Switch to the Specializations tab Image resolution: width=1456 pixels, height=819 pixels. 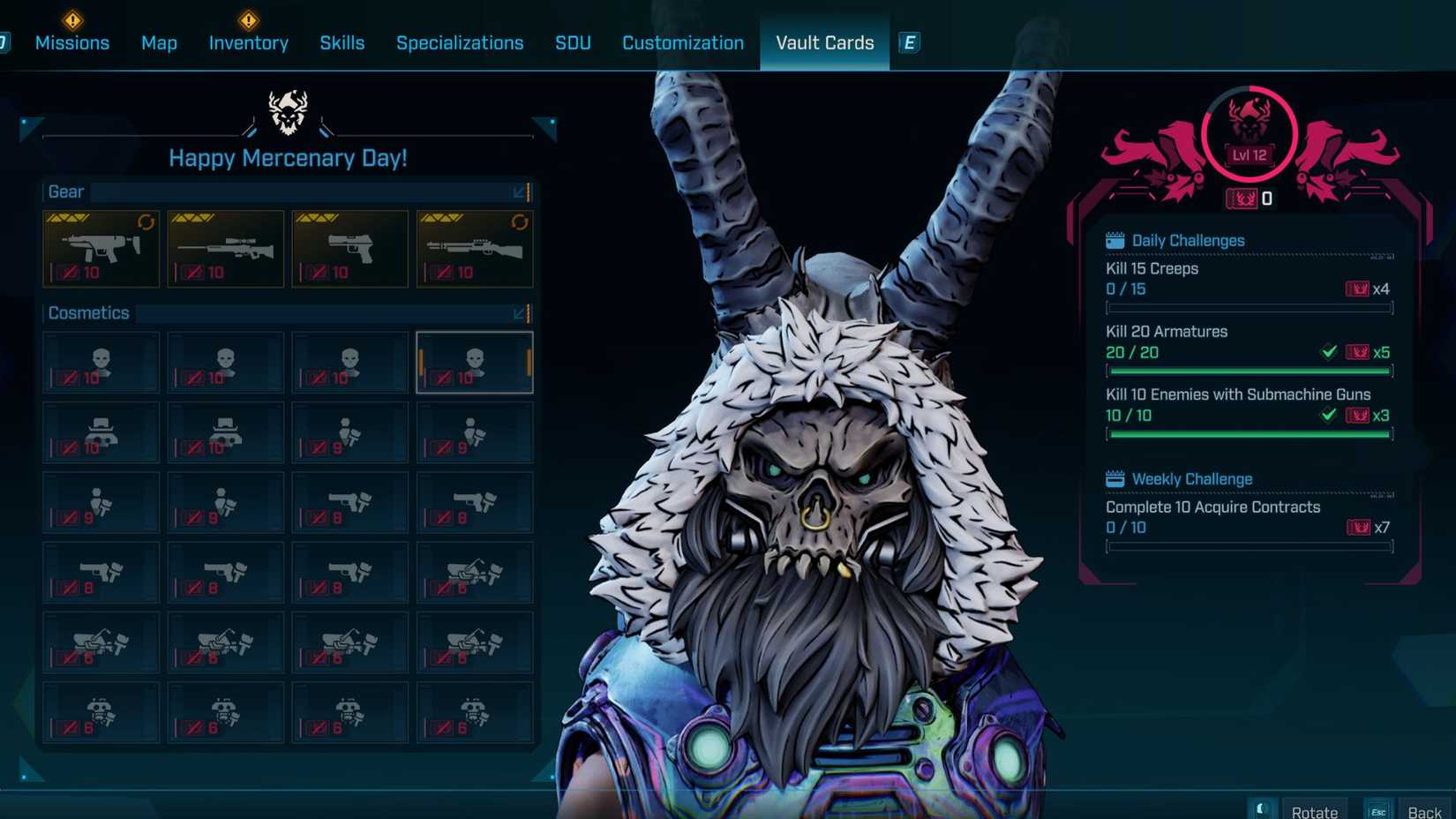pyautogui.click(x=460, y=41)
